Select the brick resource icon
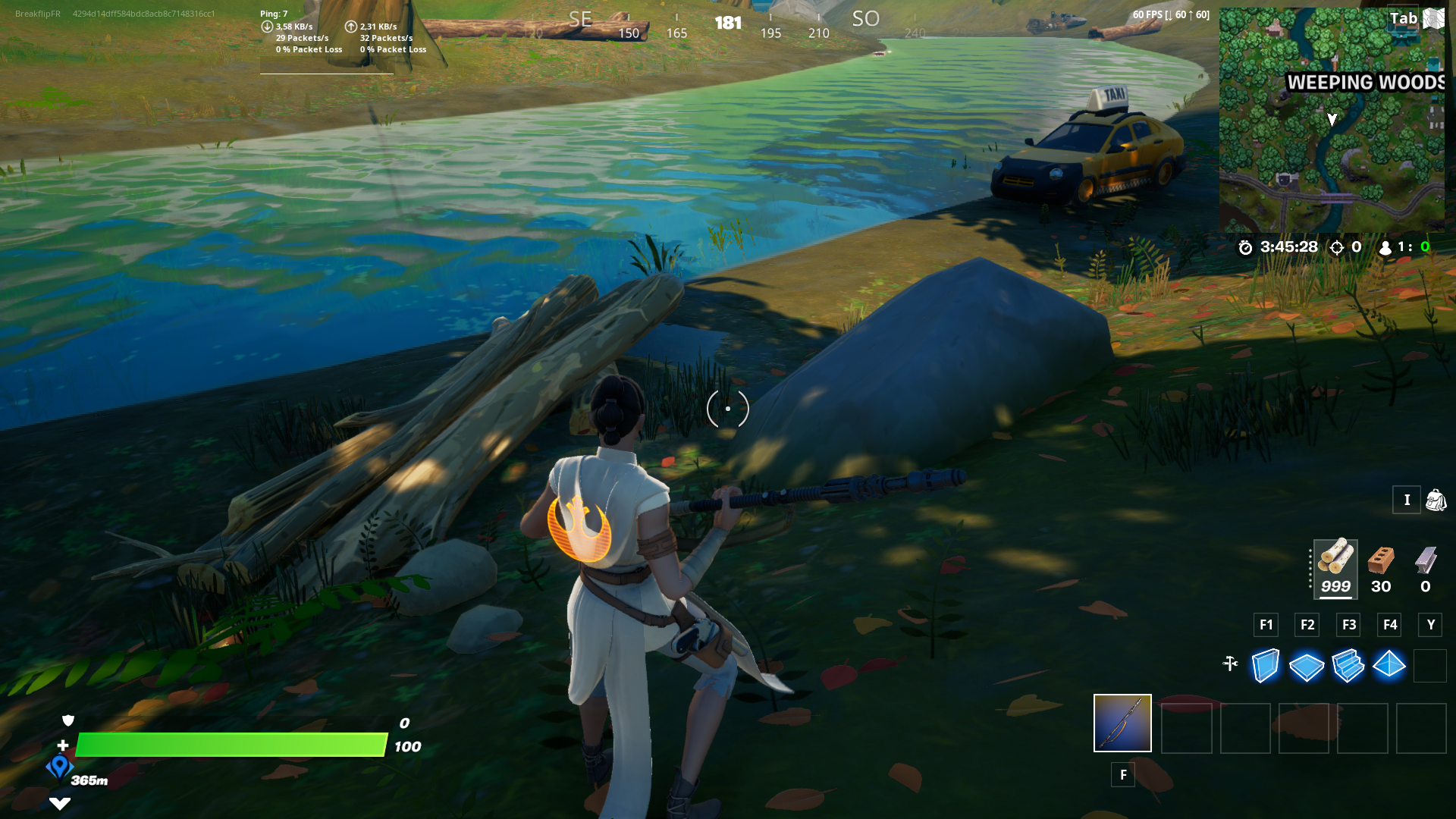 point(1382,561)
